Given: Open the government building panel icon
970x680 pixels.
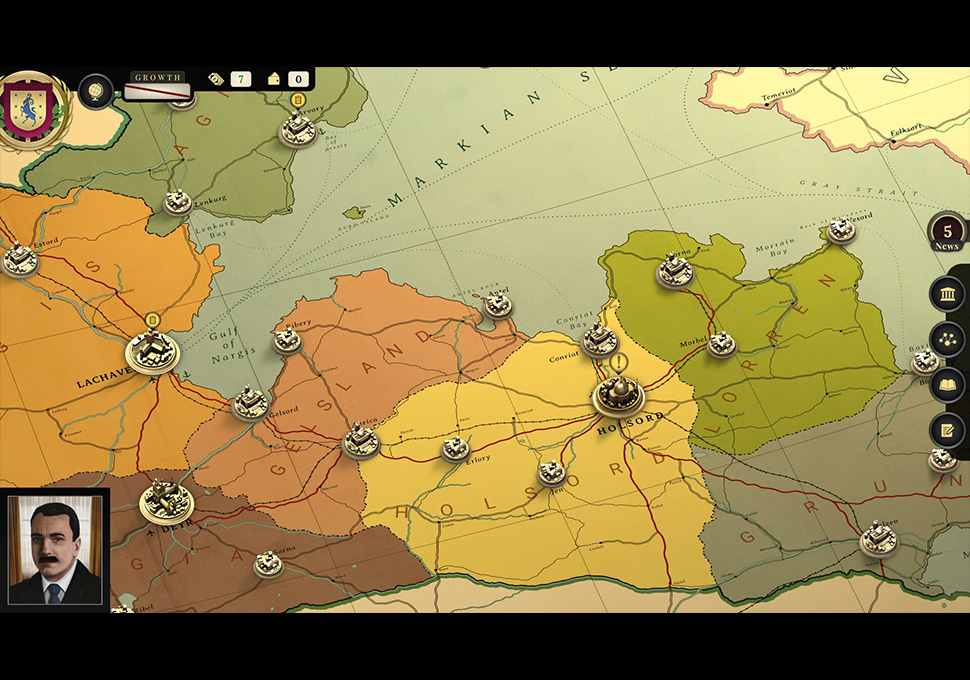Looking at the screenshot, I should tap(946, 294).
